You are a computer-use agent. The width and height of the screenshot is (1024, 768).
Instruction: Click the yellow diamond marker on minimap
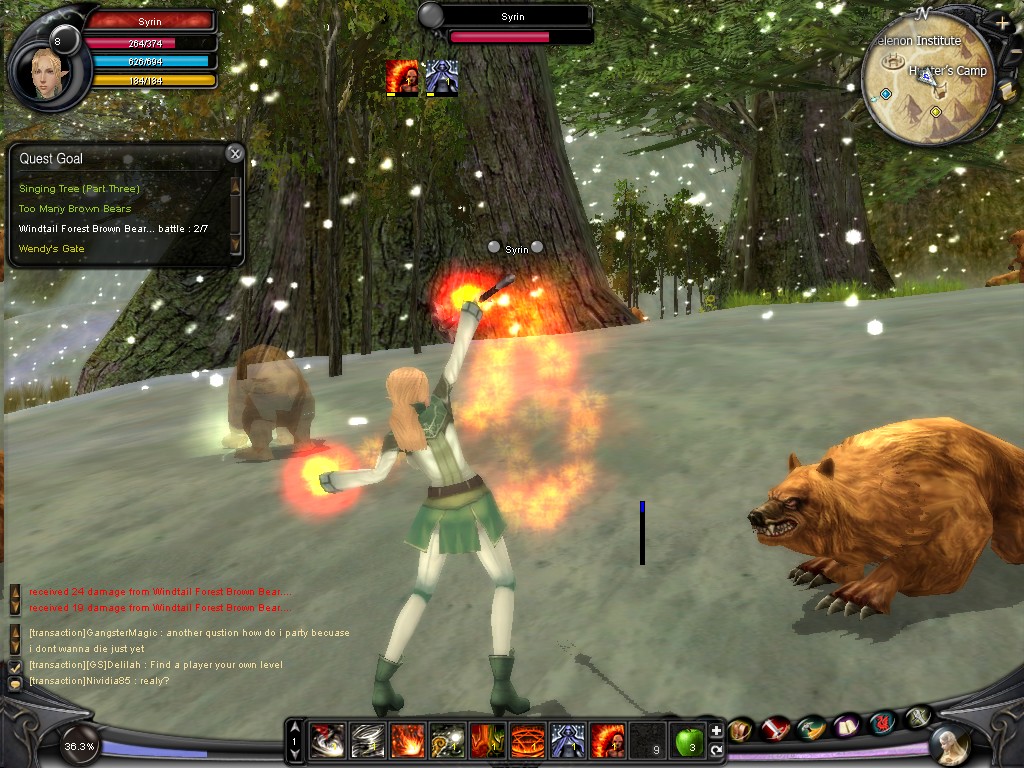(935, 111)
